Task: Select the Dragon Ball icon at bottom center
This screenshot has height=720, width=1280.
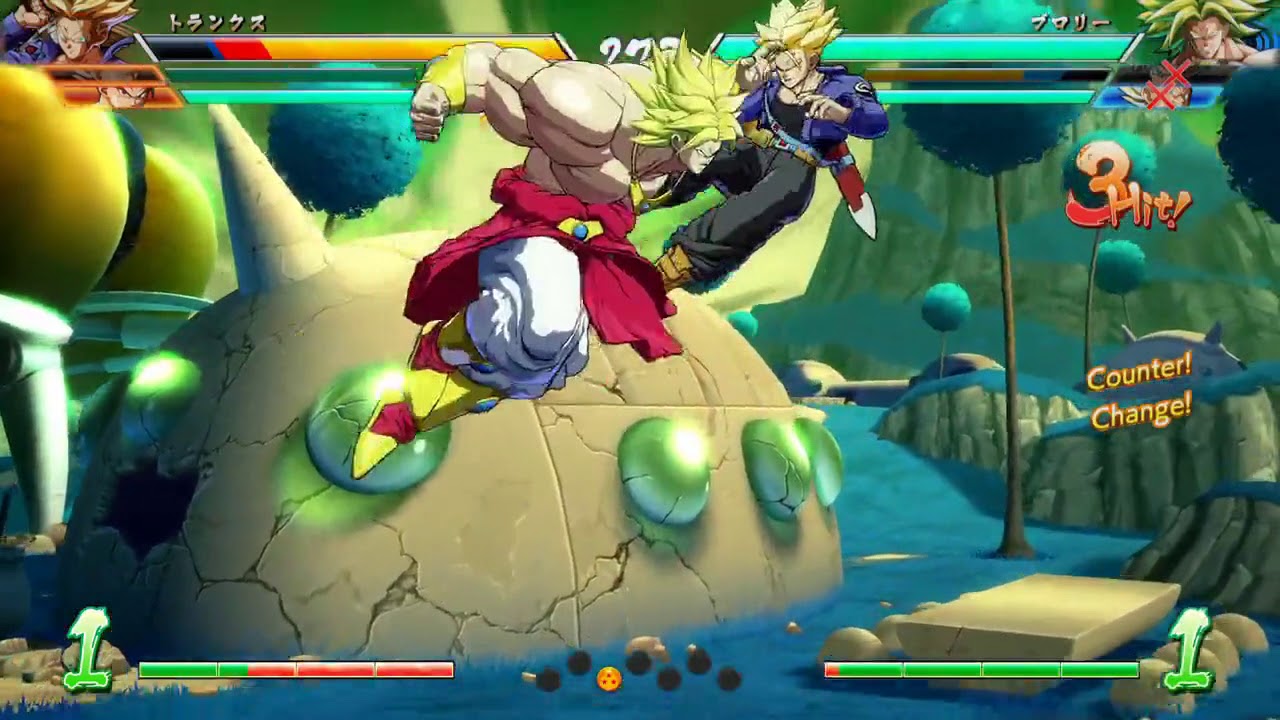Action: click(609, 678)
